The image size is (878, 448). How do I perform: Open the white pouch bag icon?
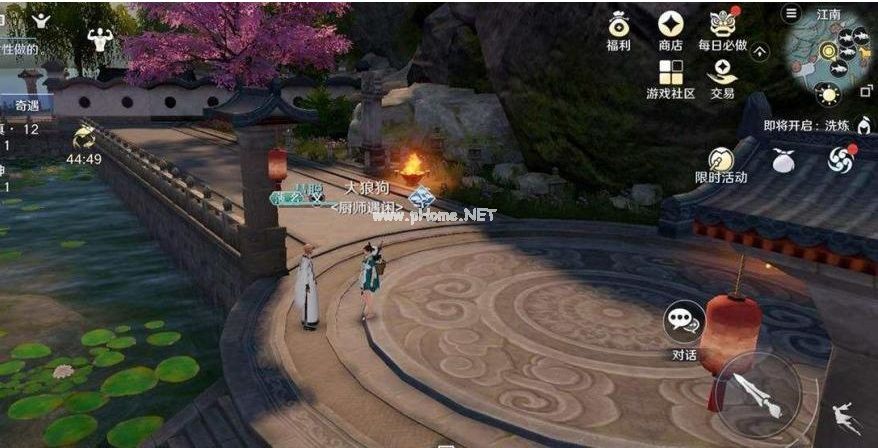tap(783, 159)
